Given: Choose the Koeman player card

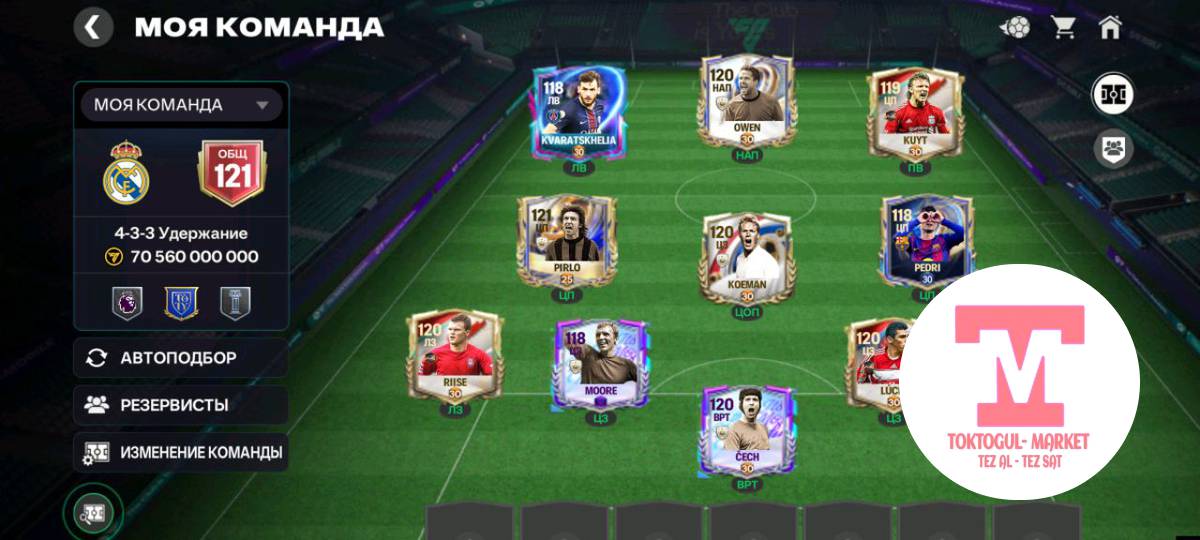Looking at the screenshot, I should (747, 255).
